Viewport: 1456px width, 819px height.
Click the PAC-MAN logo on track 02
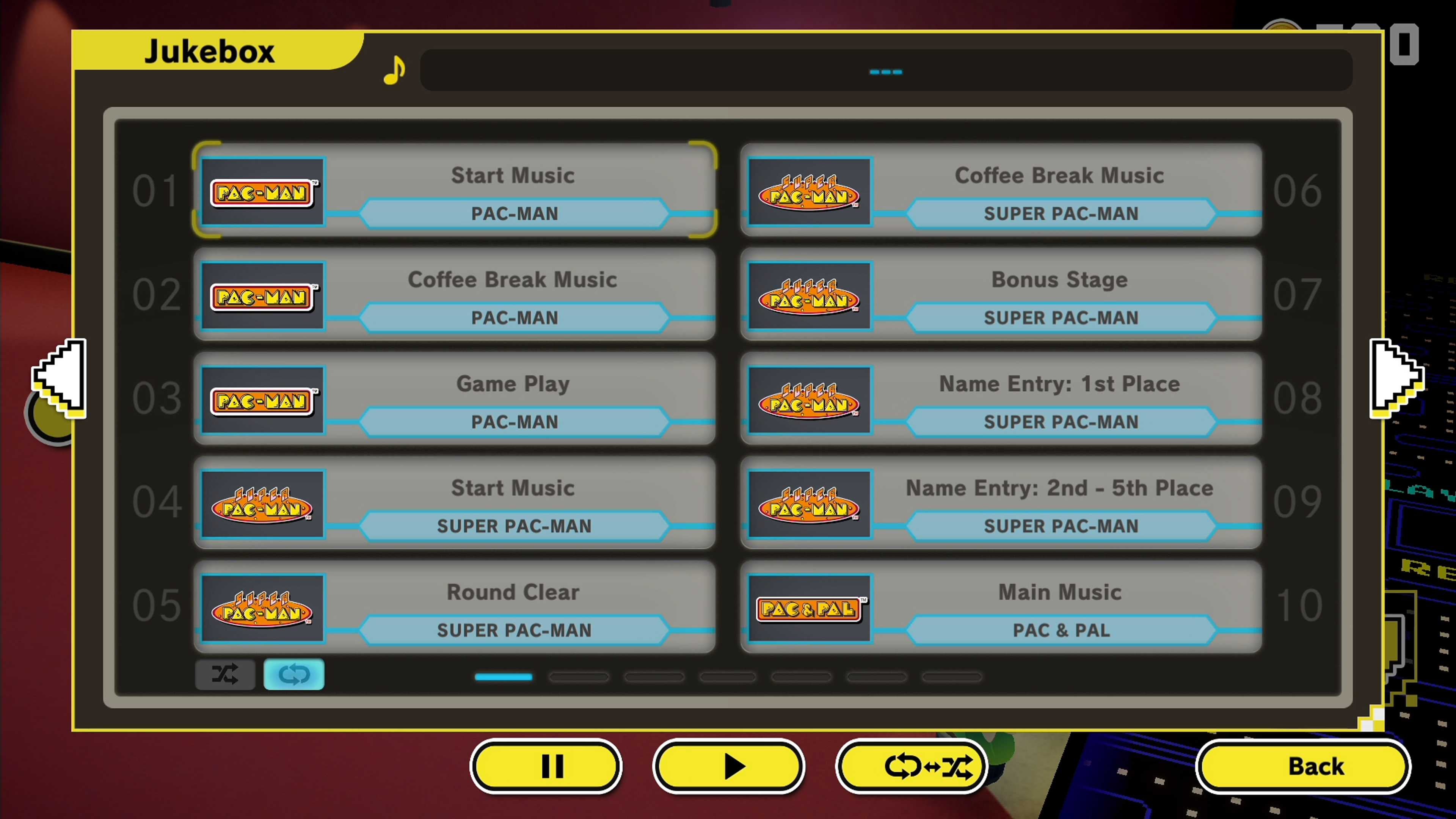(x=263, y=296)
